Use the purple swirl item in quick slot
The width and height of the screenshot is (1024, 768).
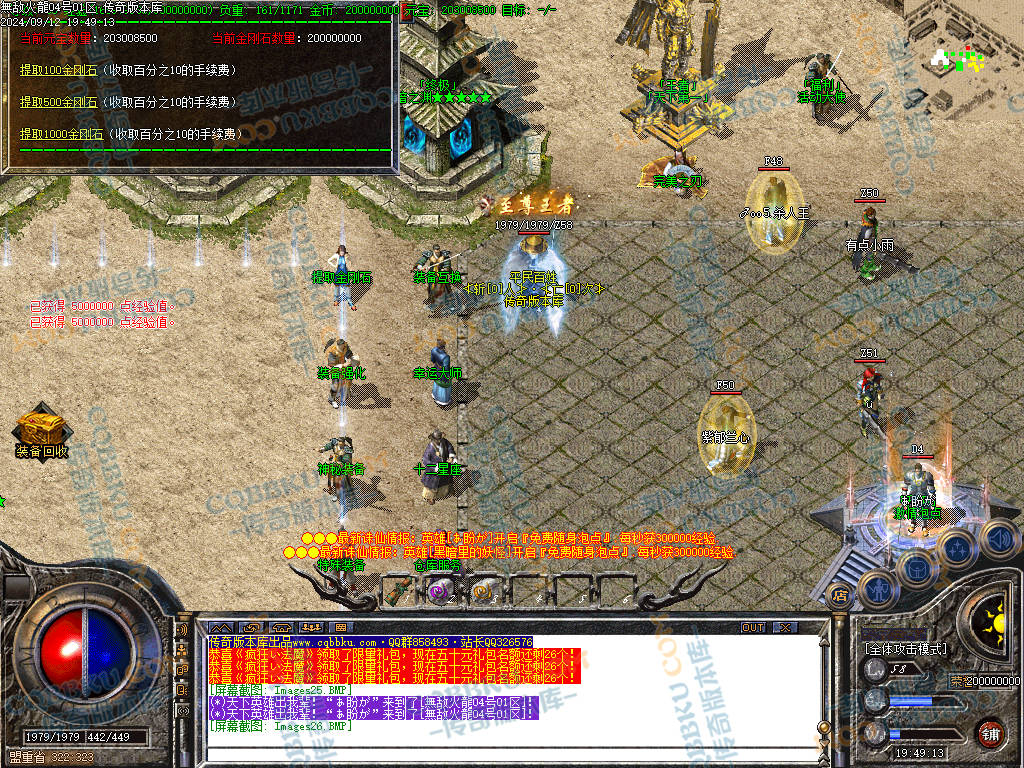(x=440, y=591)
